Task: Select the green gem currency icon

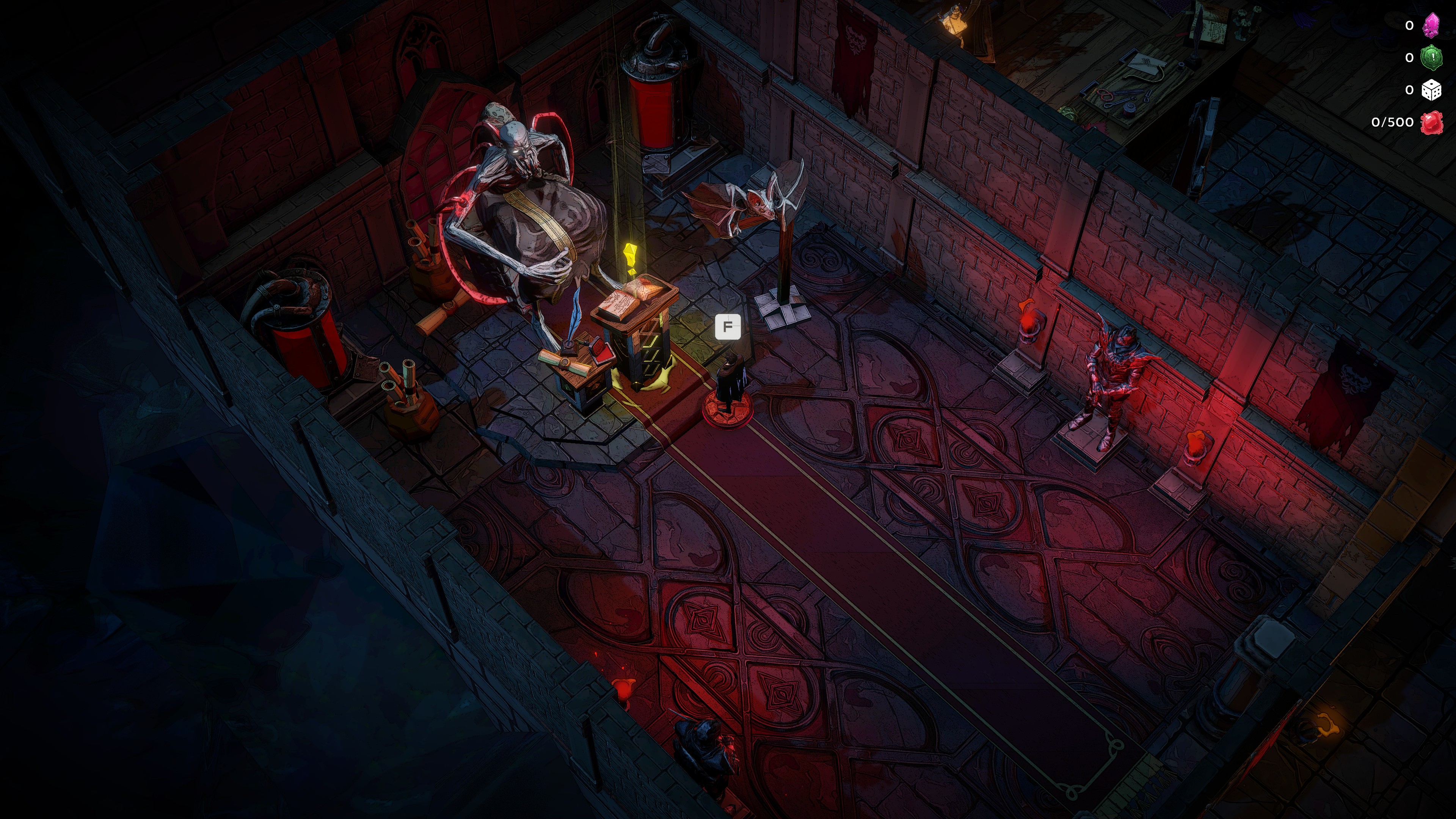Action: 1432,58
